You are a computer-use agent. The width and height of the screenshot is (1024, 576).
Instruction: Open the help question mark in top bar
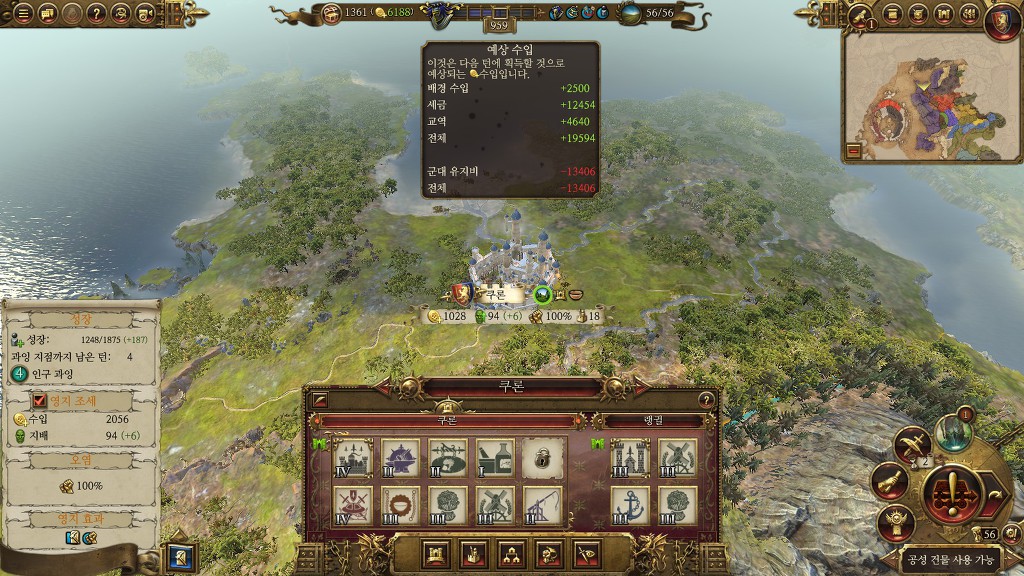[96, 14]
